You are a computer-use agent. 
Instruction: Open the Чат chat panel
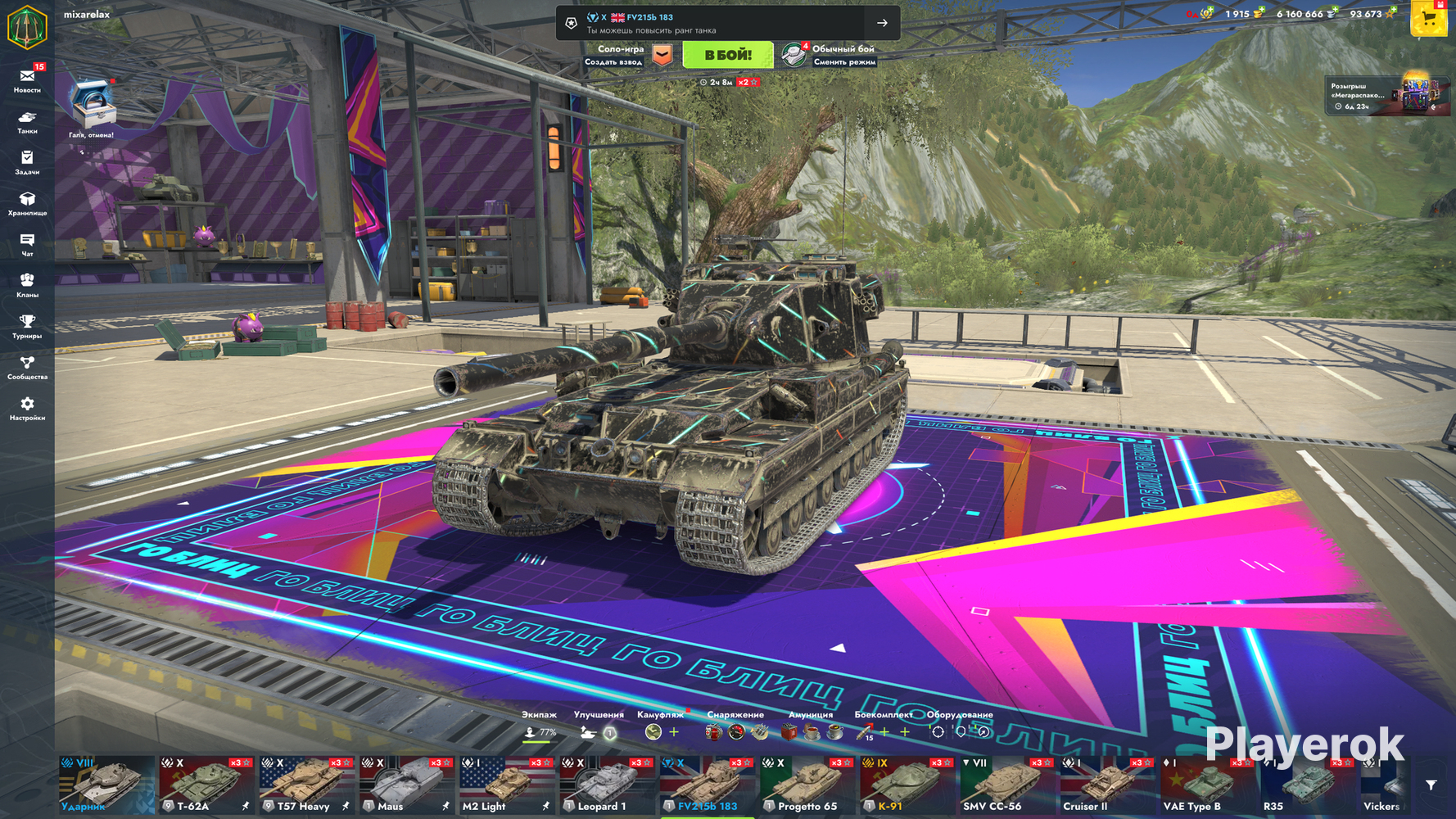click(27, 244)
